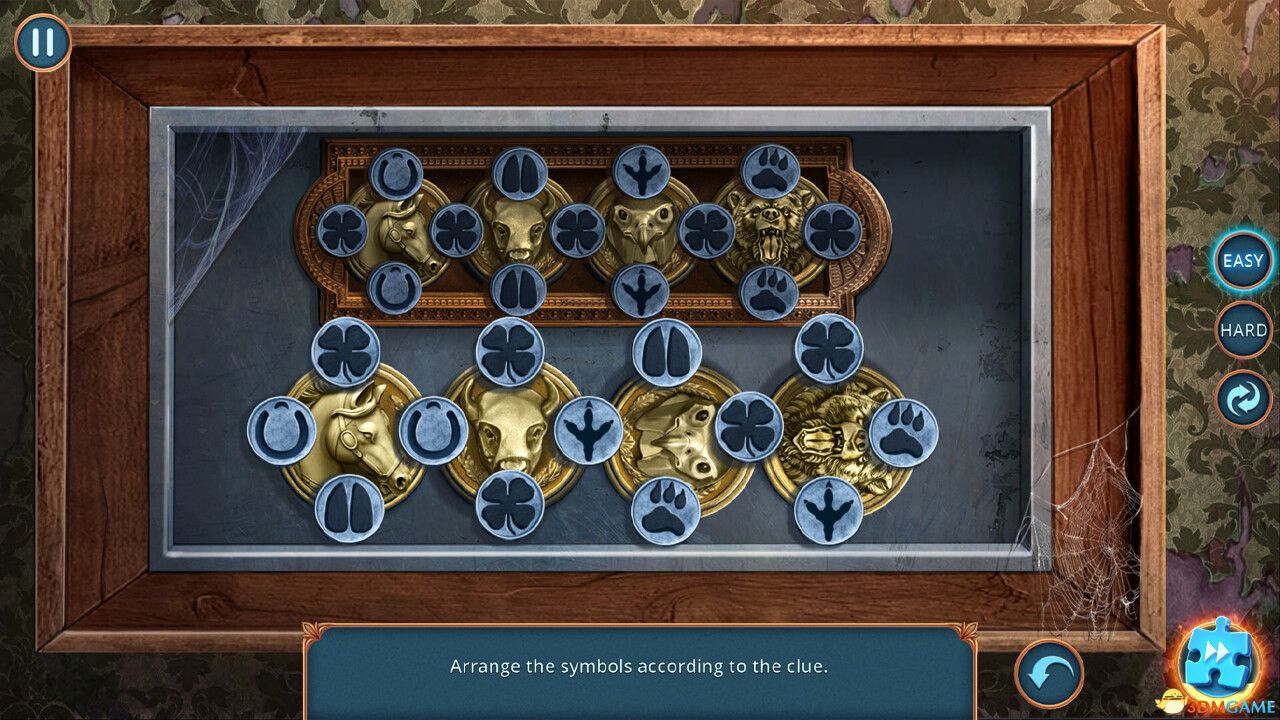This screenshot has height=720, width=1280.
Task: Switch to EASY difficulty
Action: 1243,261
